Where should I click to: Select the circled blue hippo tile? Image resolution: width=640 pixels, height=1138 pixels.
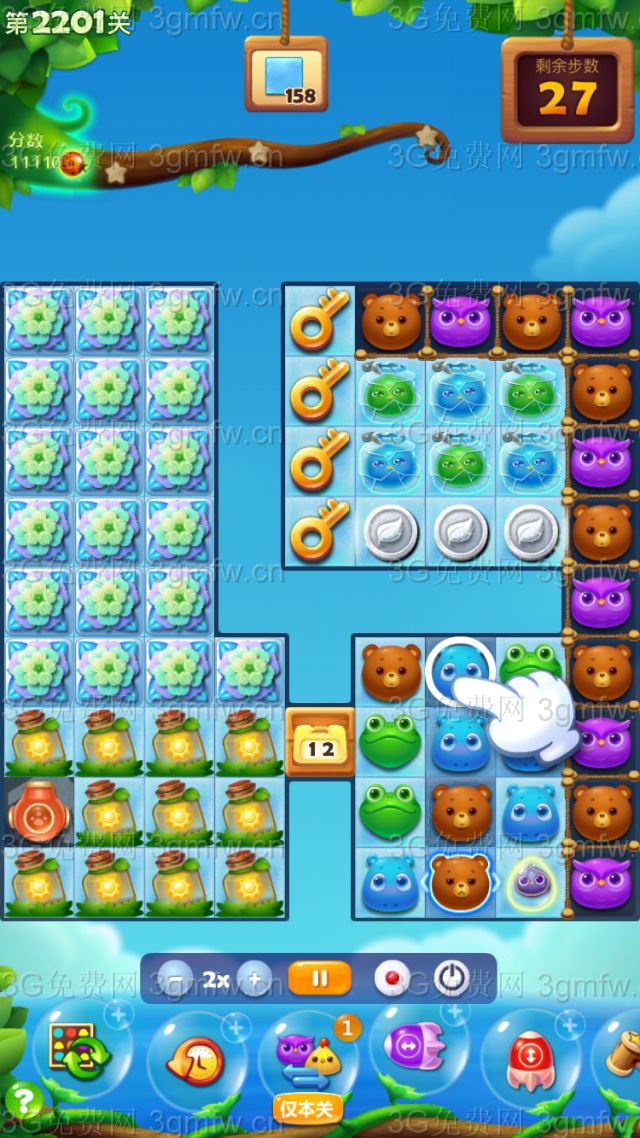pyautogui.click(x=459, y=671)
